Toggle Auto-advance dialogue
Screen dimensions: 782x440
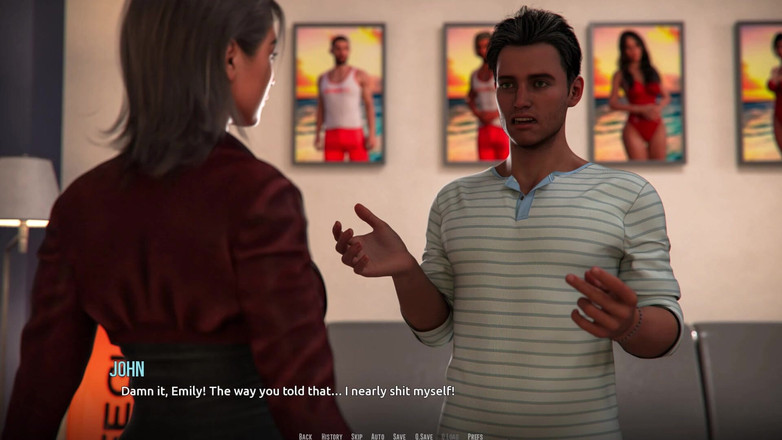pyautogui.click(x=377, y=436)
